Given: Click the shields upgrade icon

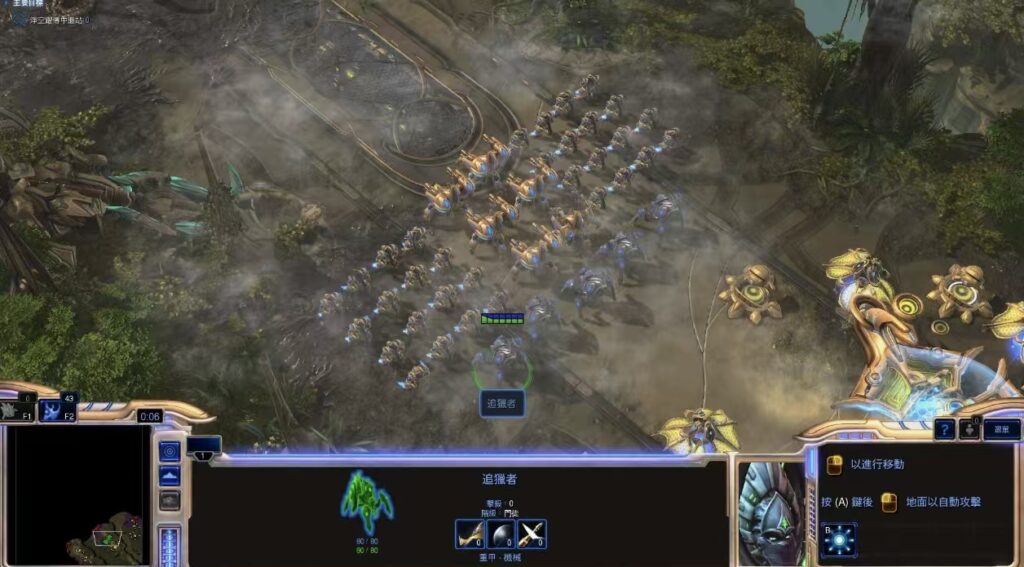Looking at the screenshot, I should tap(532, 534).
